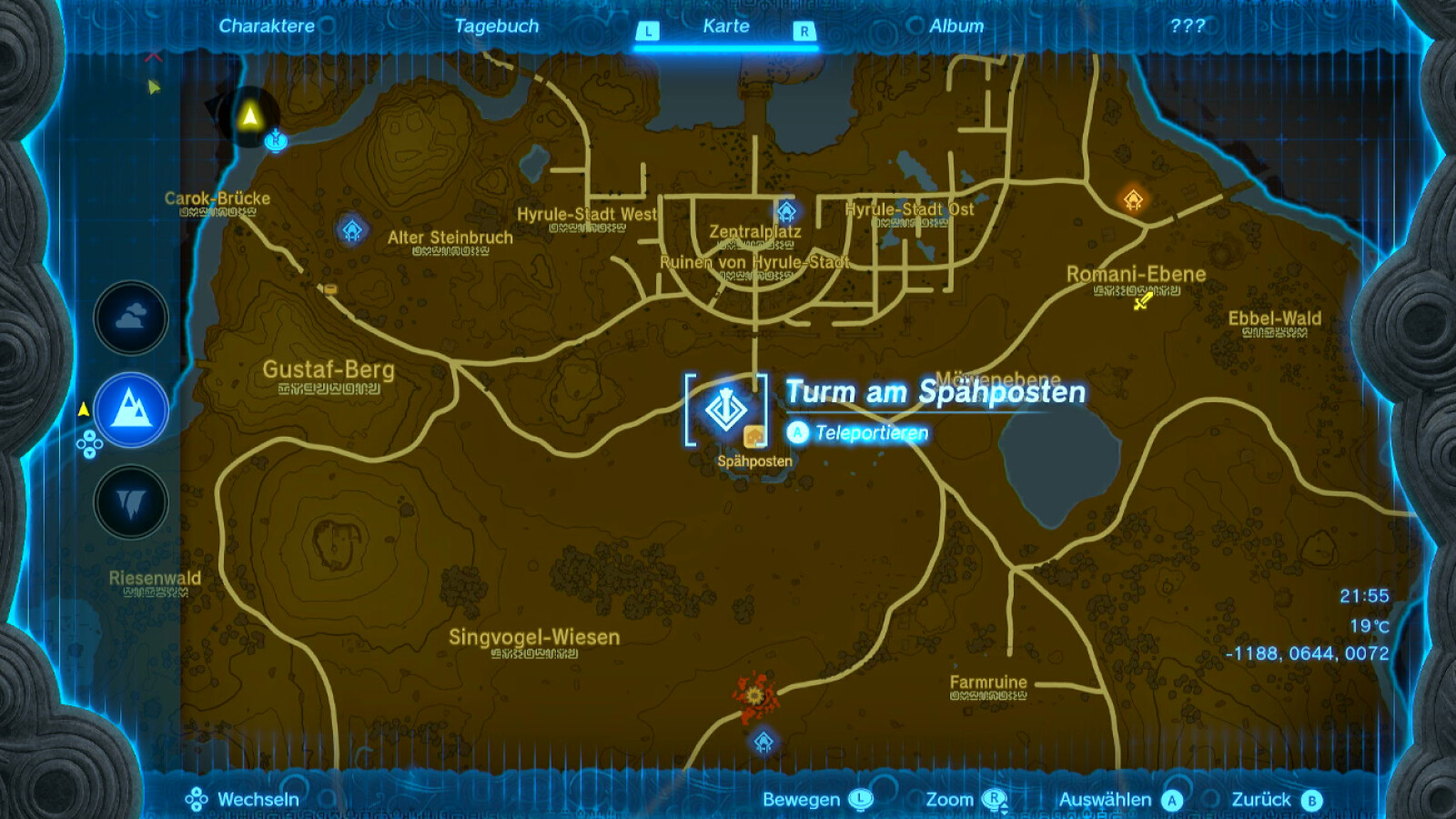The height and width of the screenshot is (819, 1456).
Task: Select the Karte tab
Action: point(725,25)
